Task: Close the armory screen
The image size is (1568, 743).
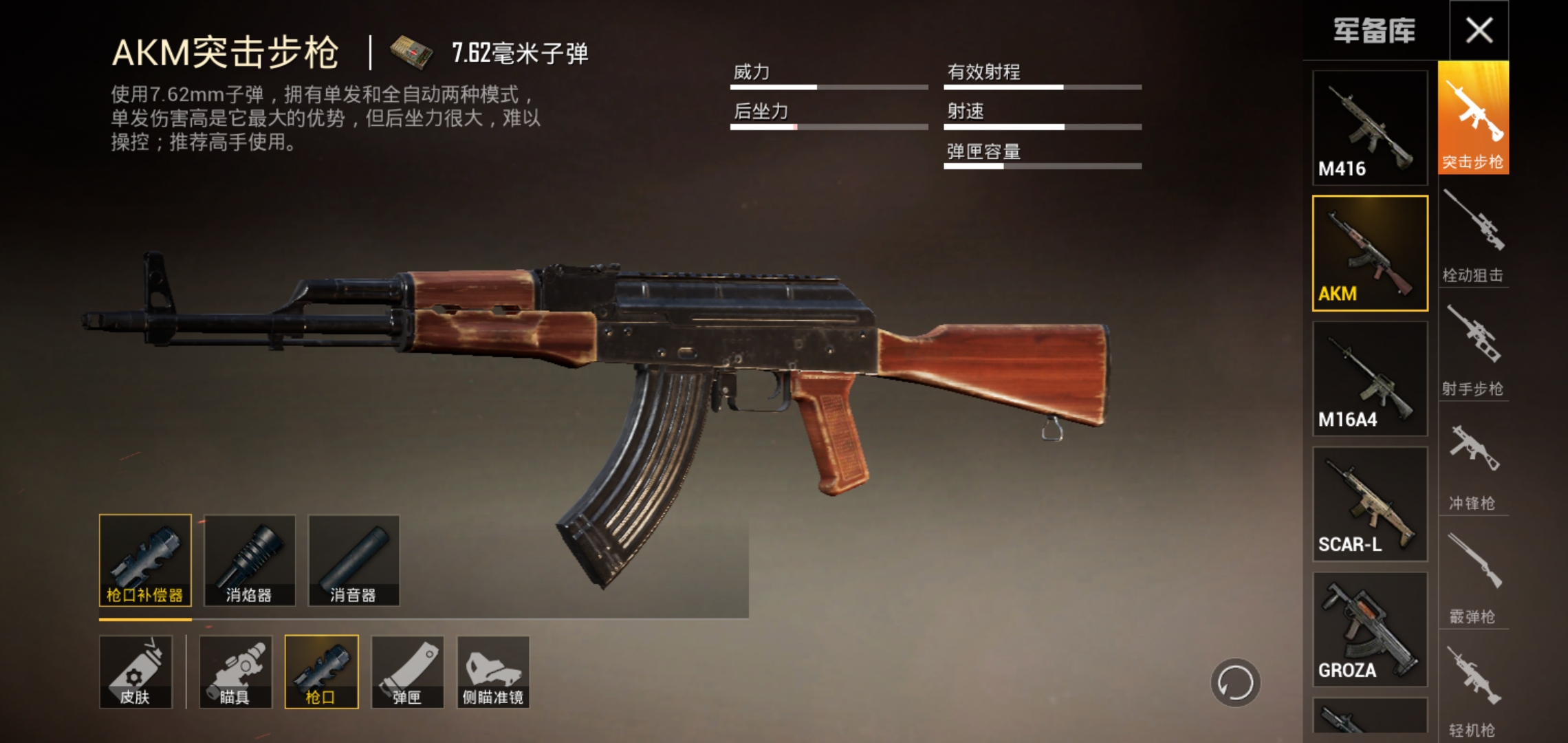Action: point(1479,30)
